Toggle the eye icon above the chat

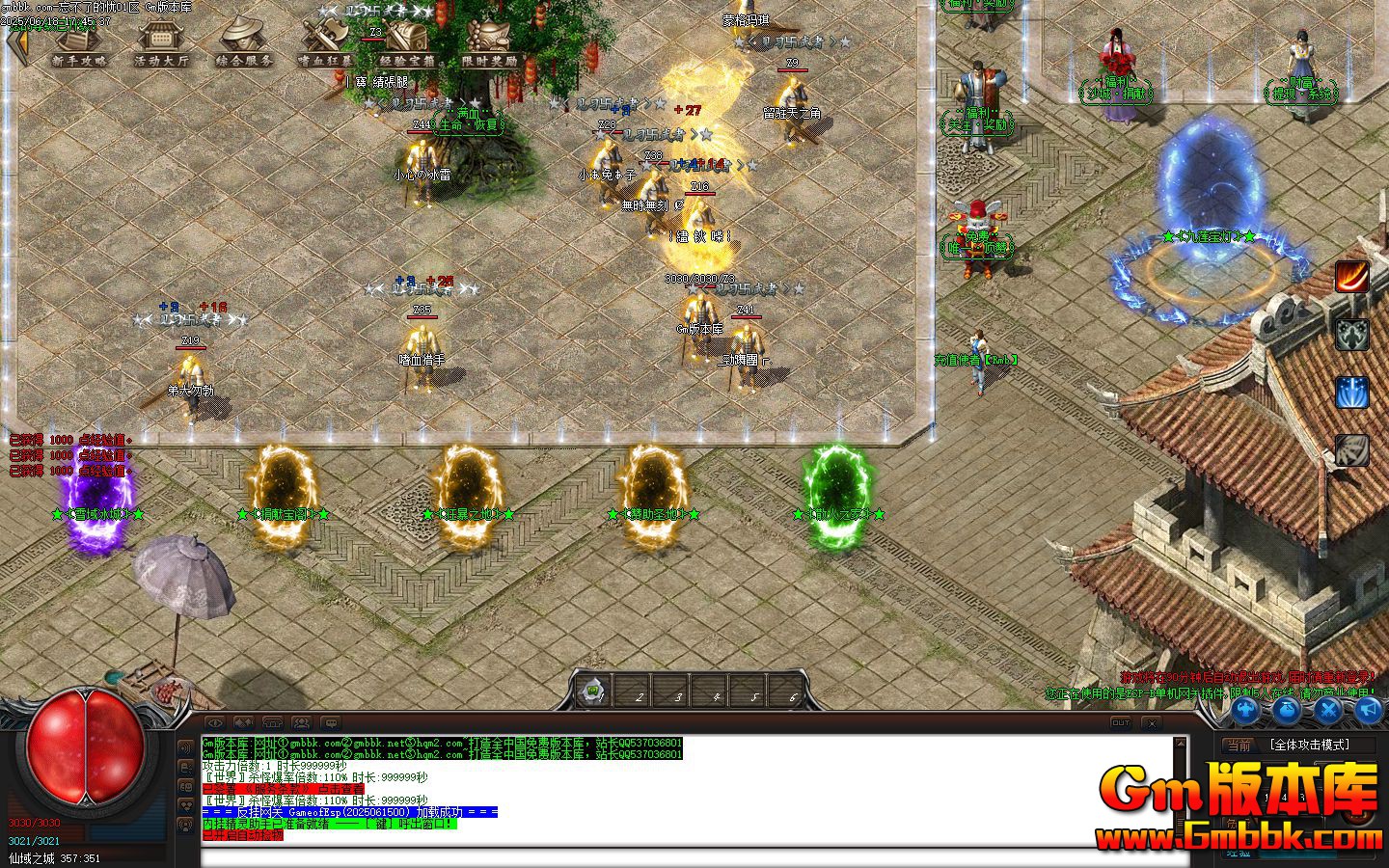pyautogui.click(x=215, y=723)
